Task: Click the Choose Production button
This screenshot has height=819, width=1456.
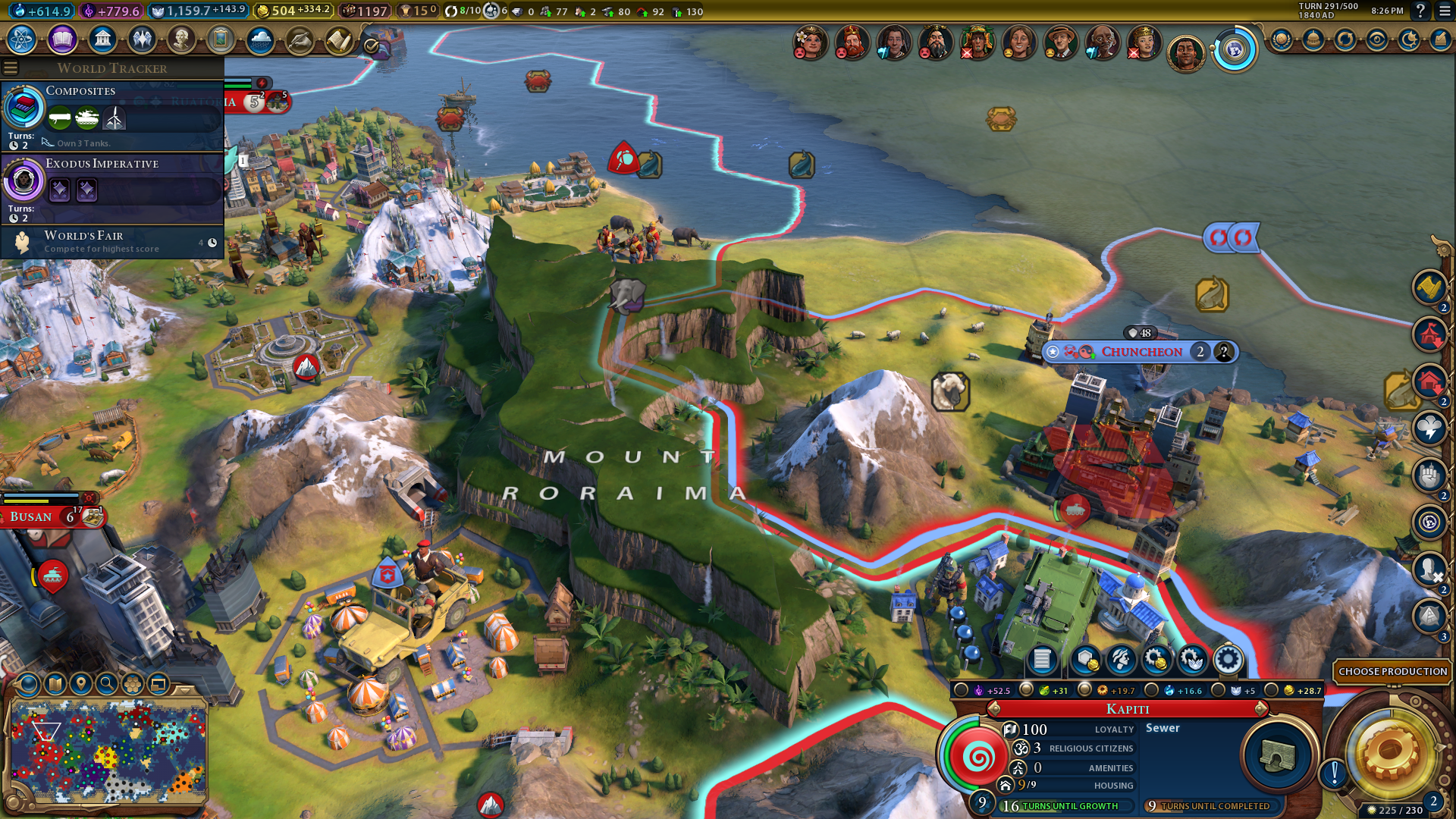Action: 1392,671
